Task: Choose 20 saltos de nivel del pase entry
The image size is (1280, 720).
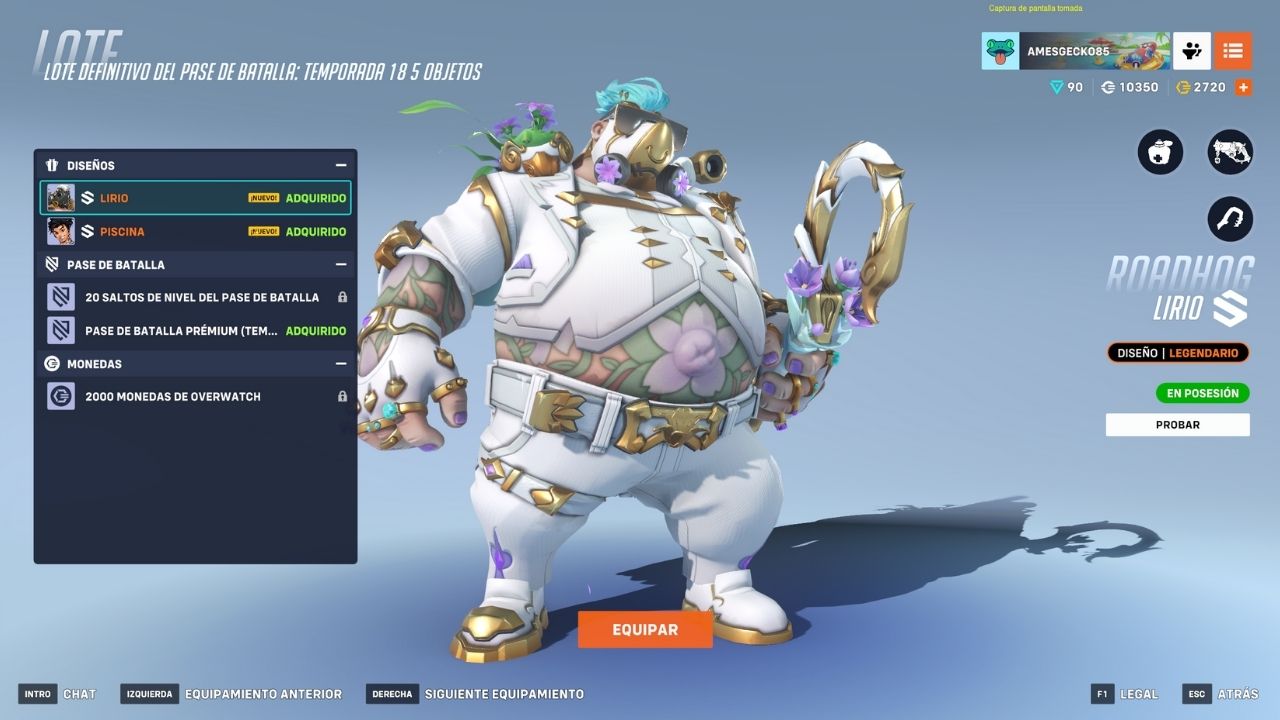Action: pos(195,297)
